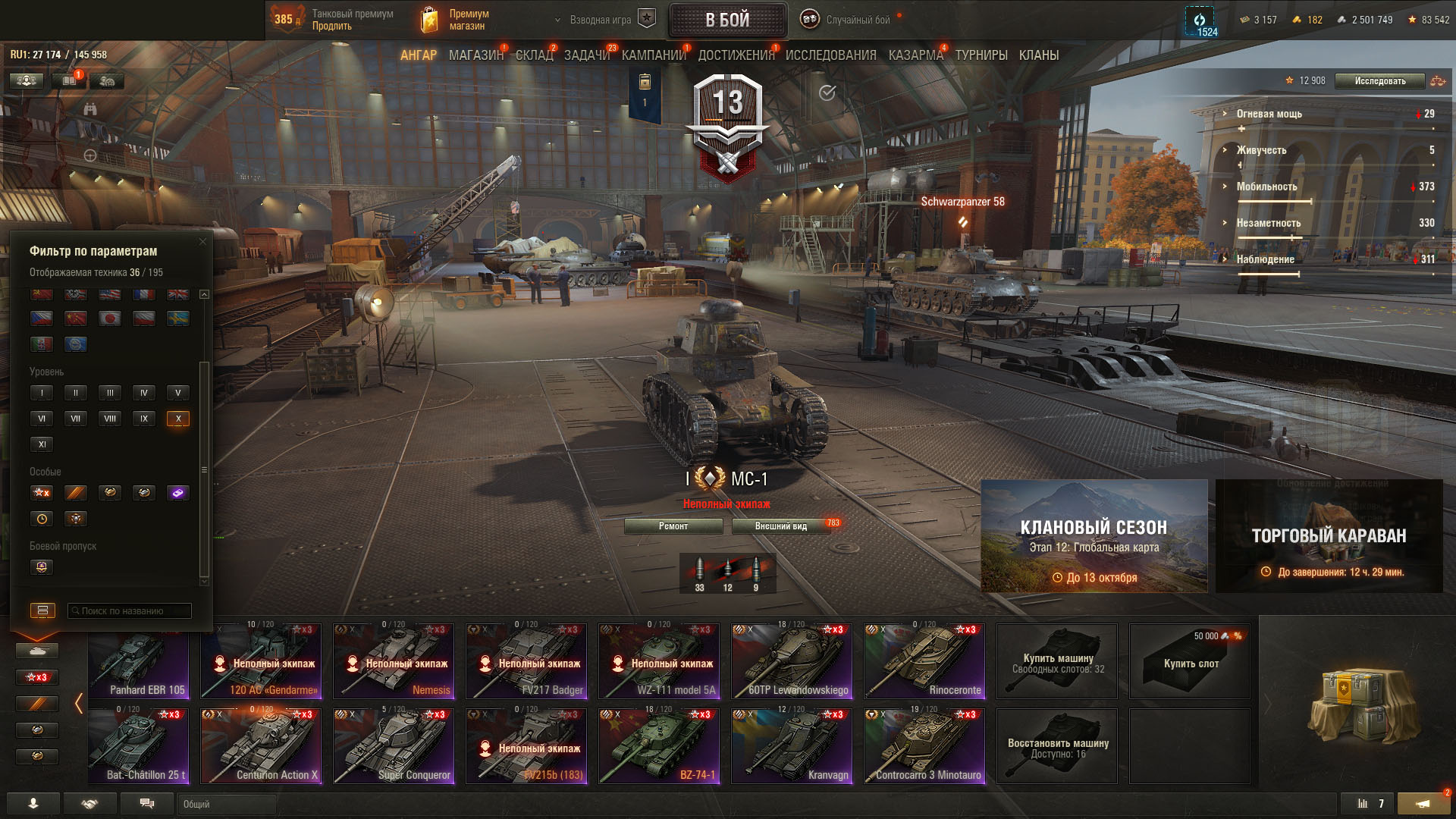Open the КАЗАРМА tab
This screenshot has width=1456, height=819.
pyautogui.click(x=915, y=55)
